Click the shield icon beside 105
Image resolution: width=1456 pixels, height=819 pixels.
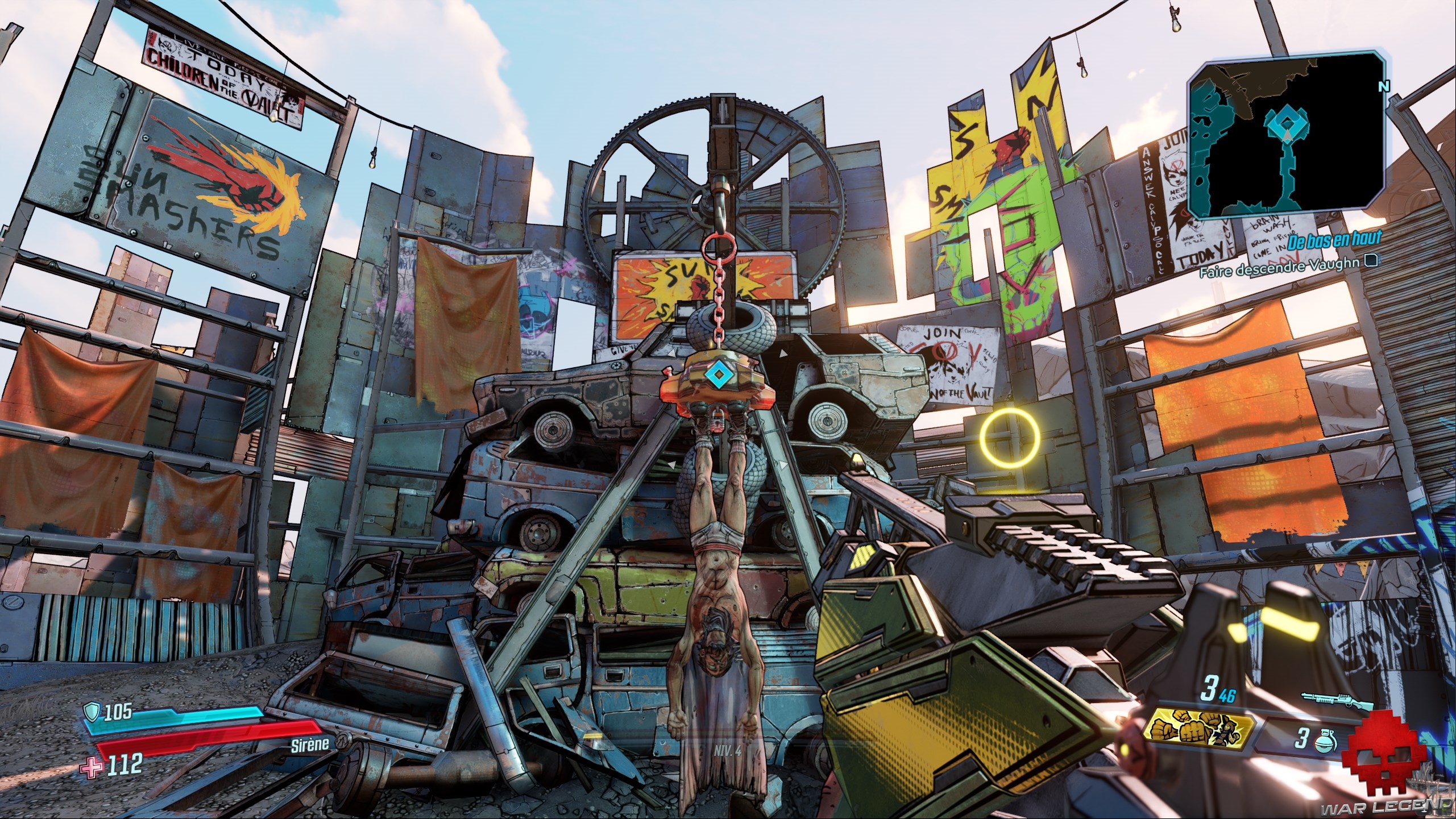92,710
